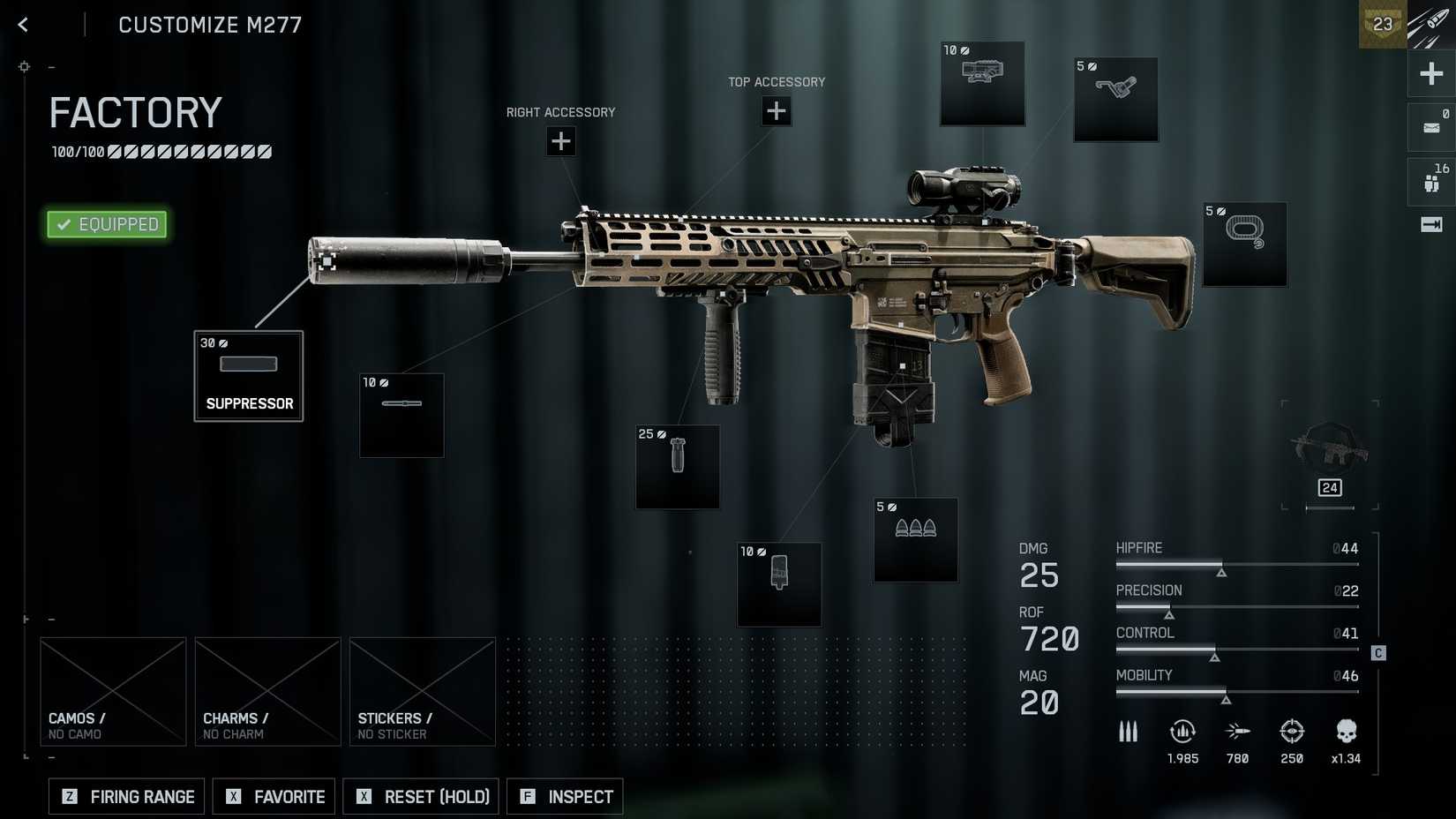Open the Charms panel
The image size is (1456, 819).
267,691
